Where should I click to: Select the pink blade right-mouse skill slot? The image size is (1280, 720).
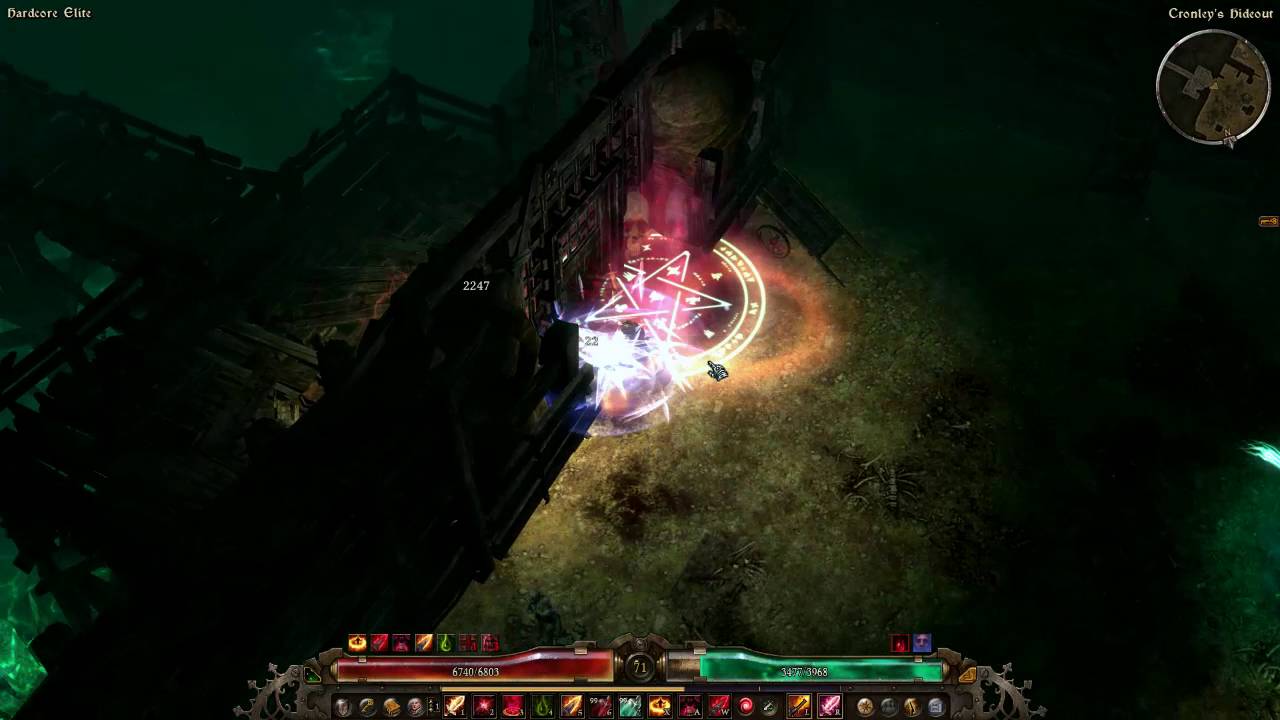pyautogui.click(x=830, y=707)
